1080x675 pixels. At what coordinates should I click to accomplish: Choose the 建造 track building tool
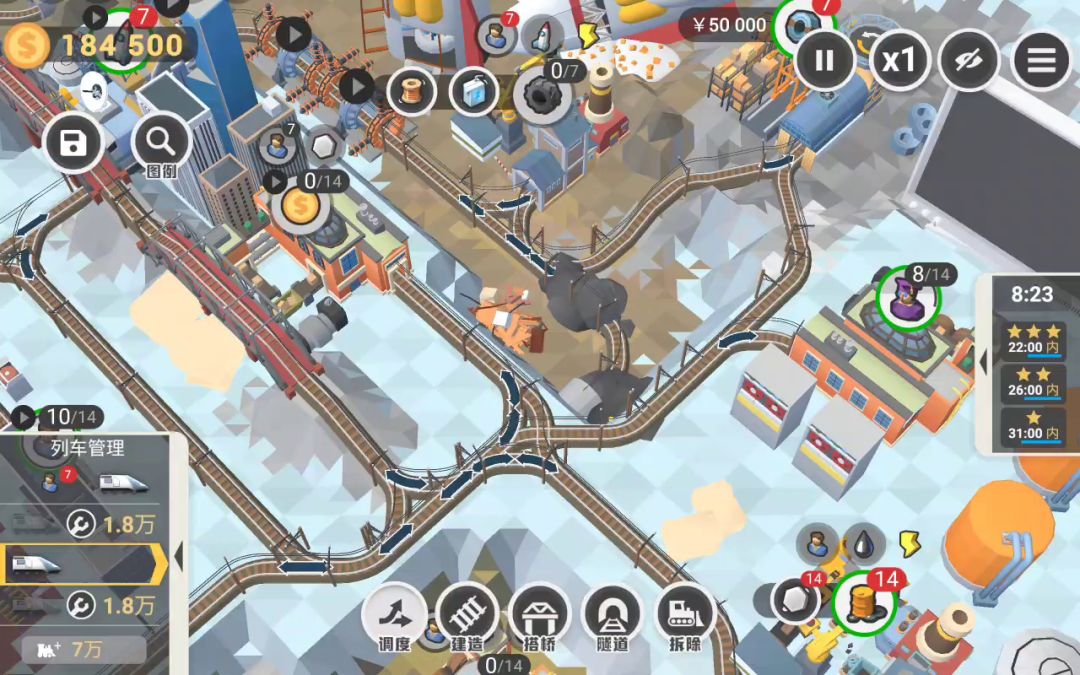[x=467, y=616]
